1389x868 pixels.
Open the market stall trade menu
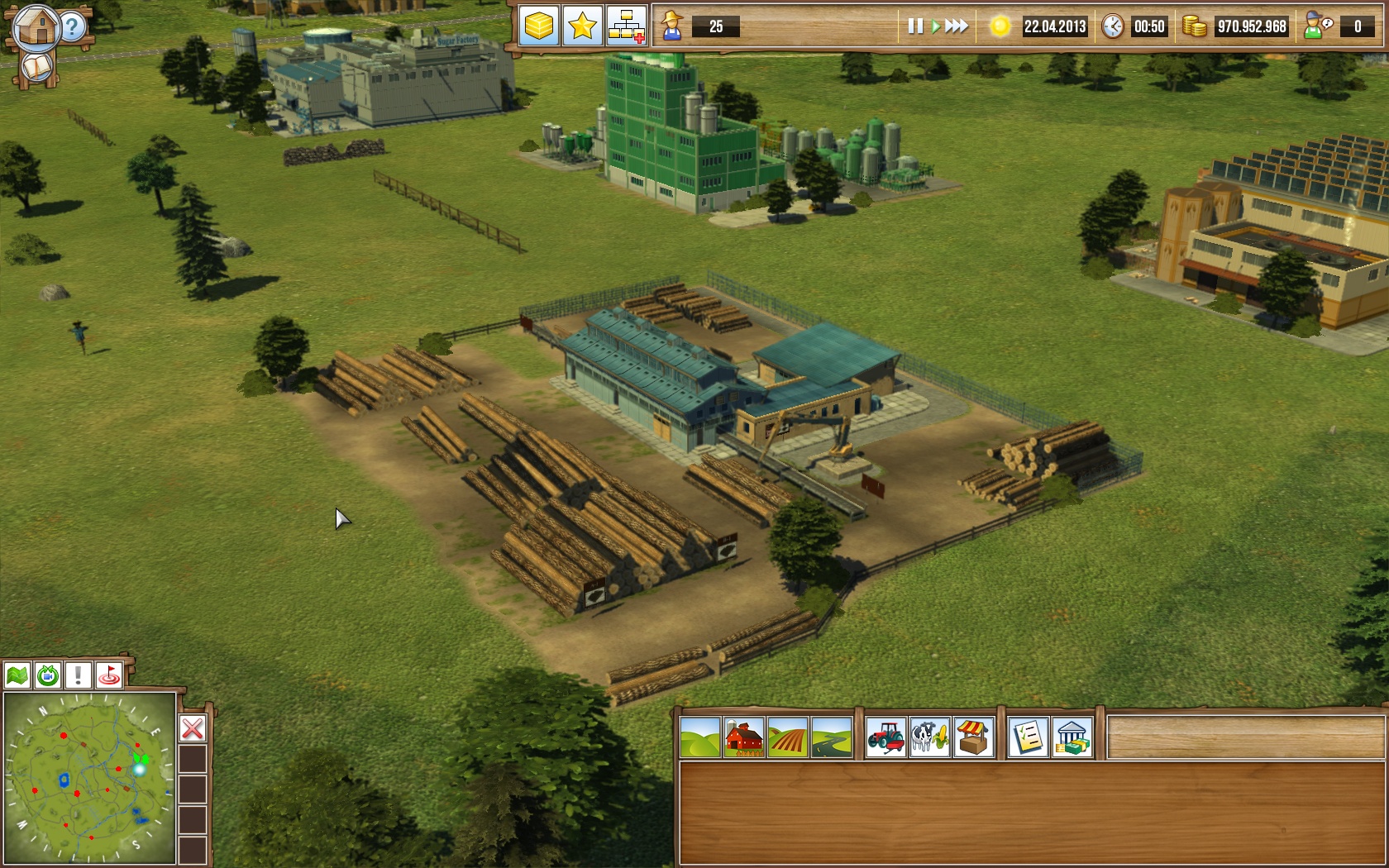[973, 737]
